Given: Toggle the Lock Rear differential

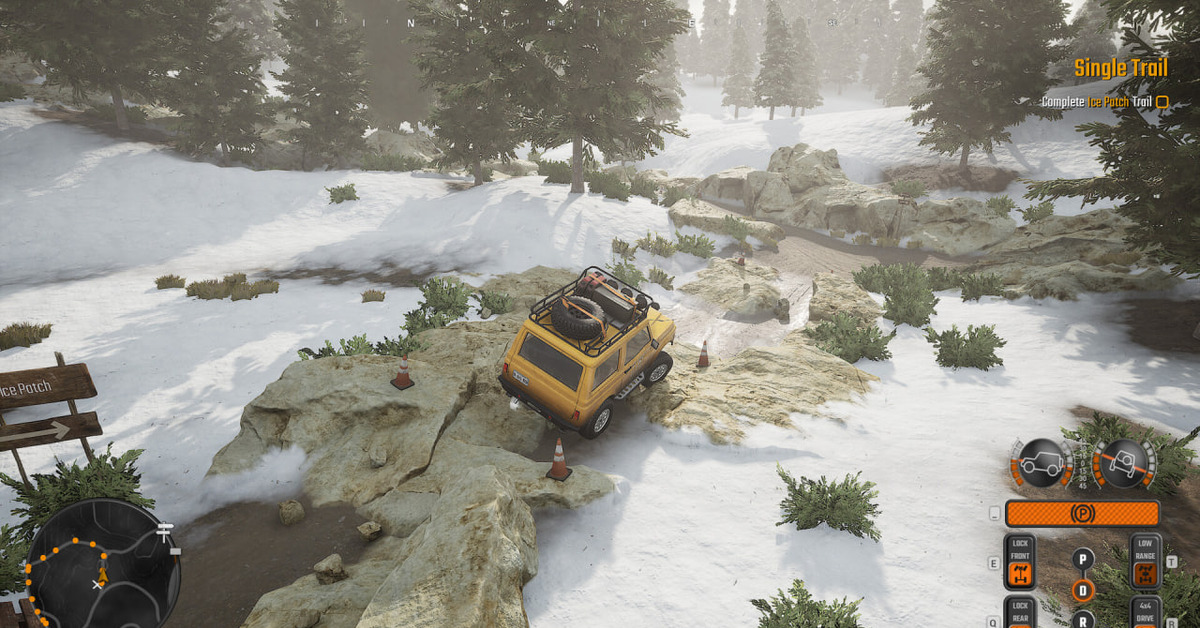Looking at the screenshot, I should point(1019,612).
